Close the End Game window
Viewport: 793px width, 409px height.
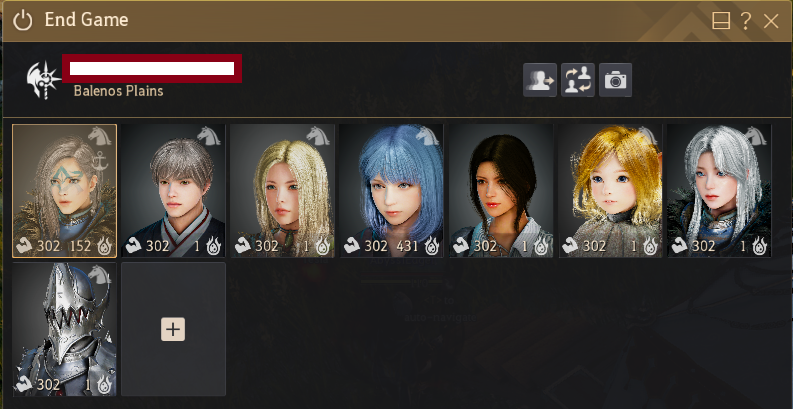click(770, 20)
